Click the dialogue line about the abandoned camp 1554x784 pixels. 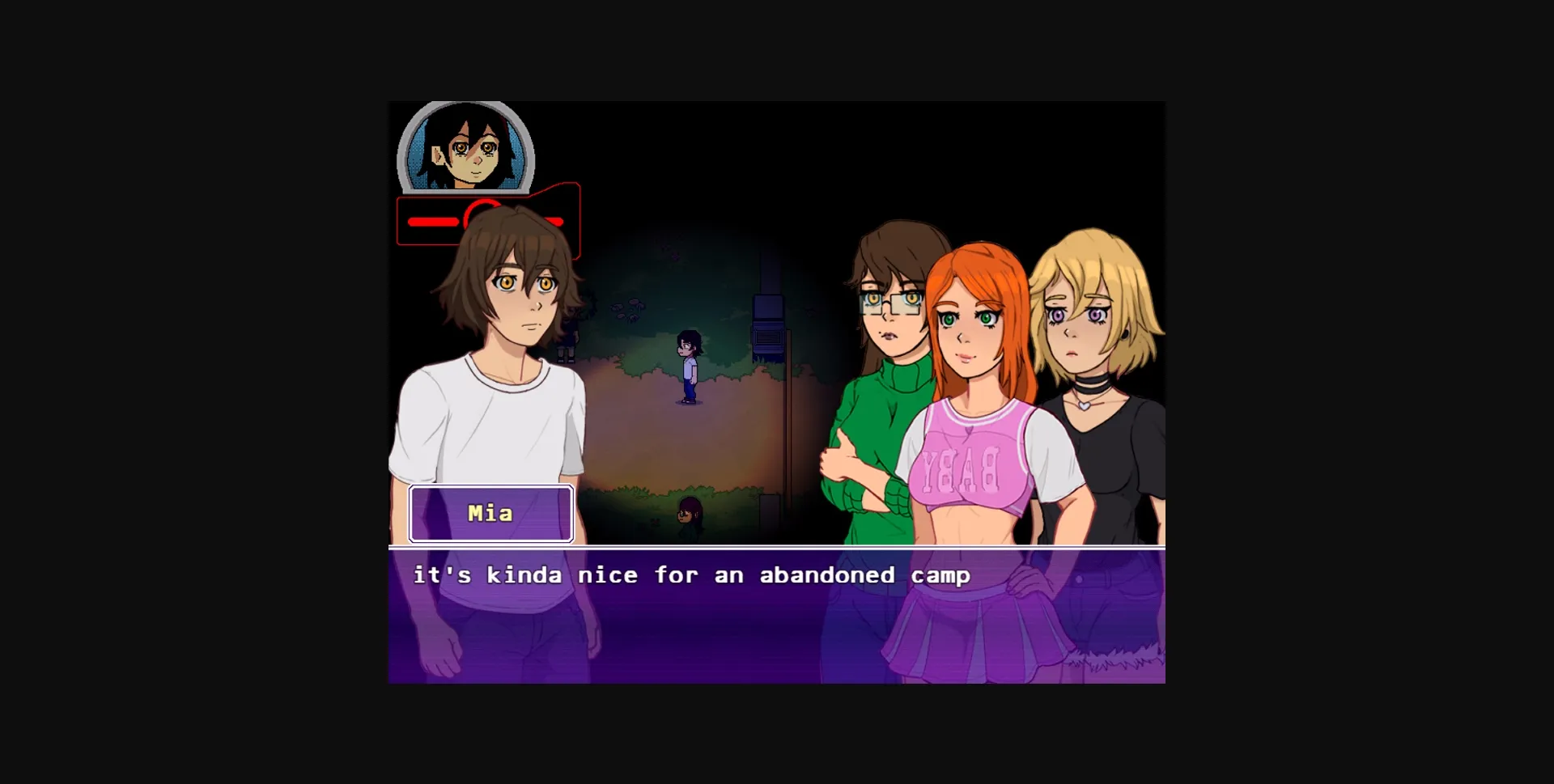point(691,575)
